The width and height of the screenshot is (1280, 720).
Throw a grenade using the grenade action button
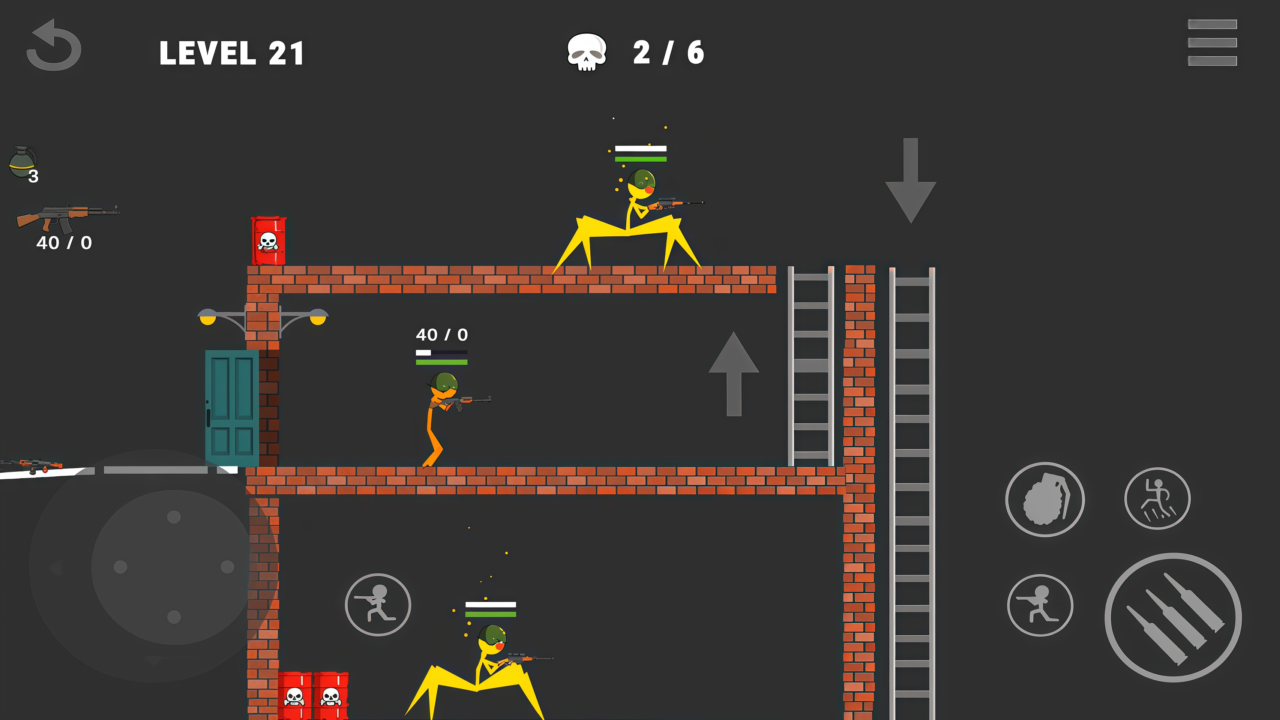point(1045,499)
